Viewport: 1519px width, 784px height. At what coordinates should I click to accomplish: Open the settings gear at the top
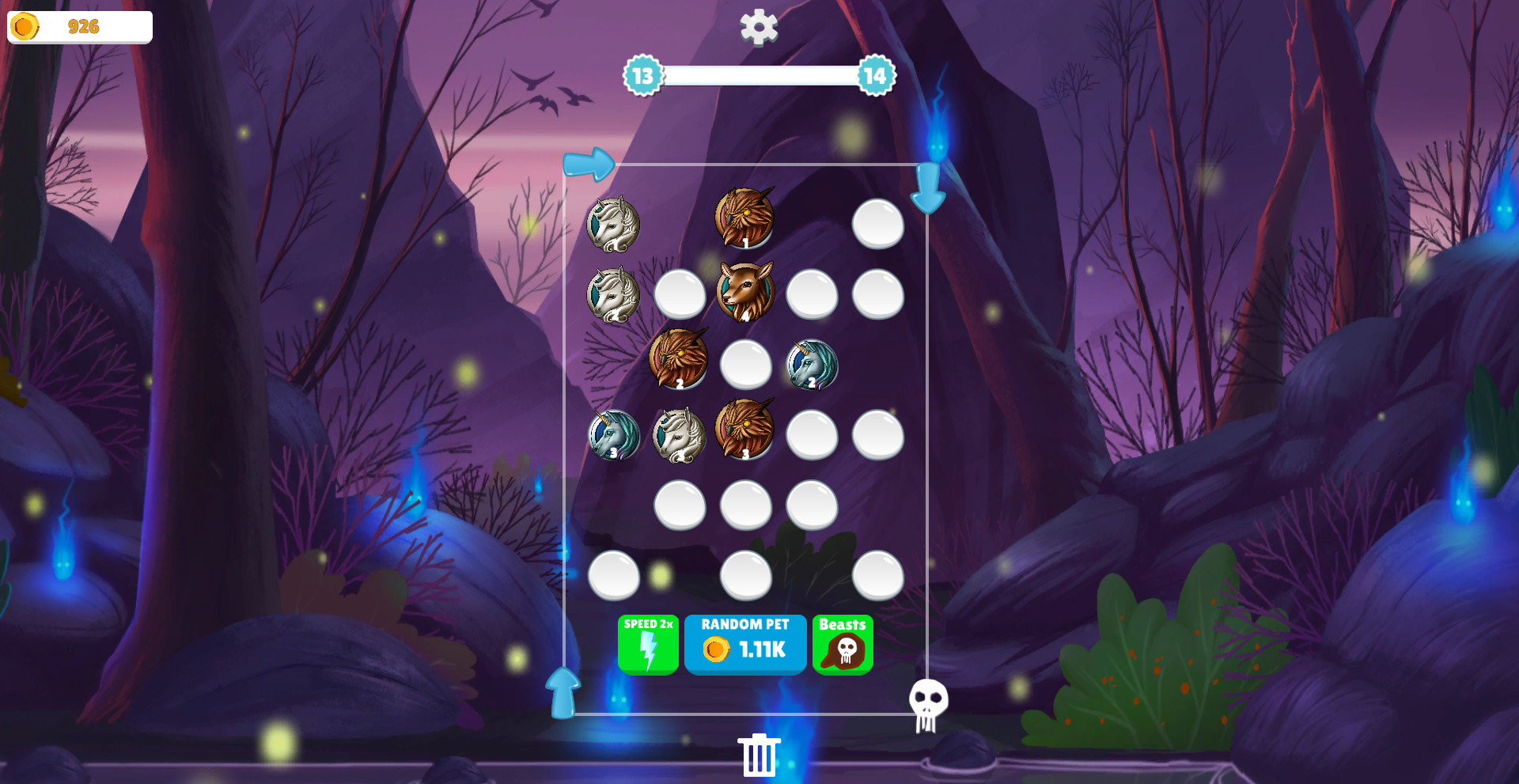[x=759, y=26]
